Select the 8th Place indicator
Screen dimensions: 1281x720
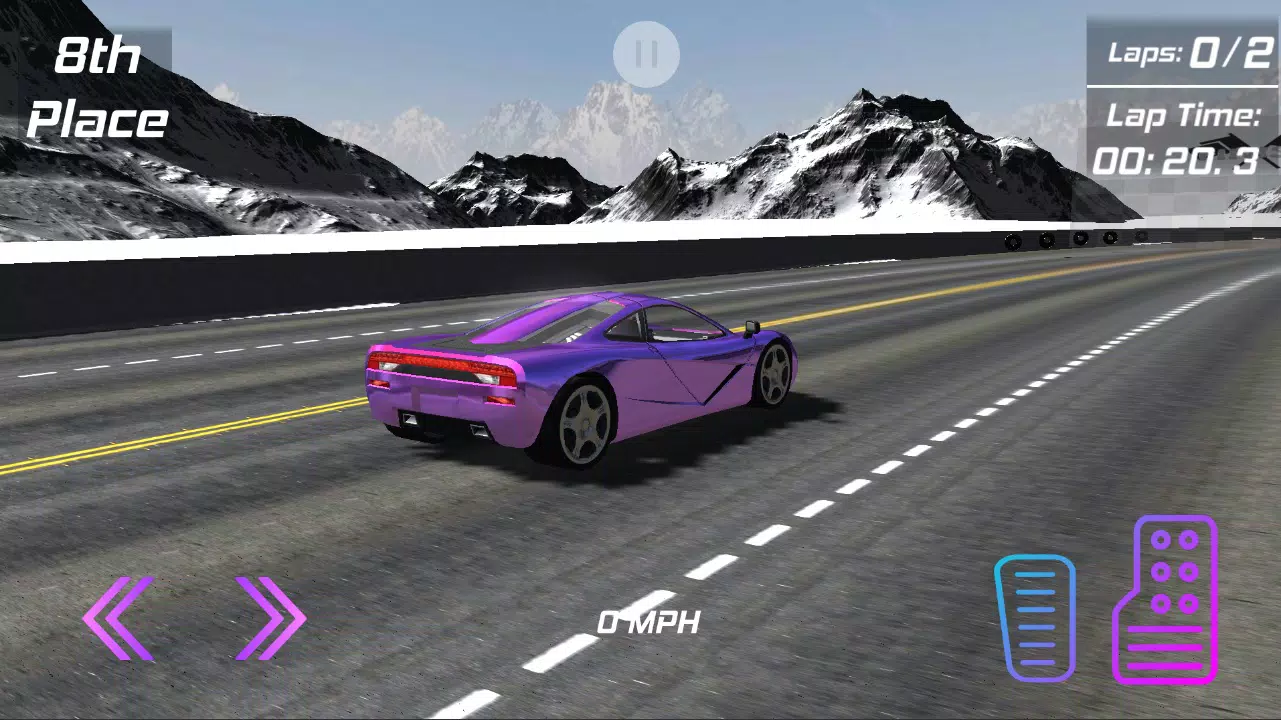98,87
